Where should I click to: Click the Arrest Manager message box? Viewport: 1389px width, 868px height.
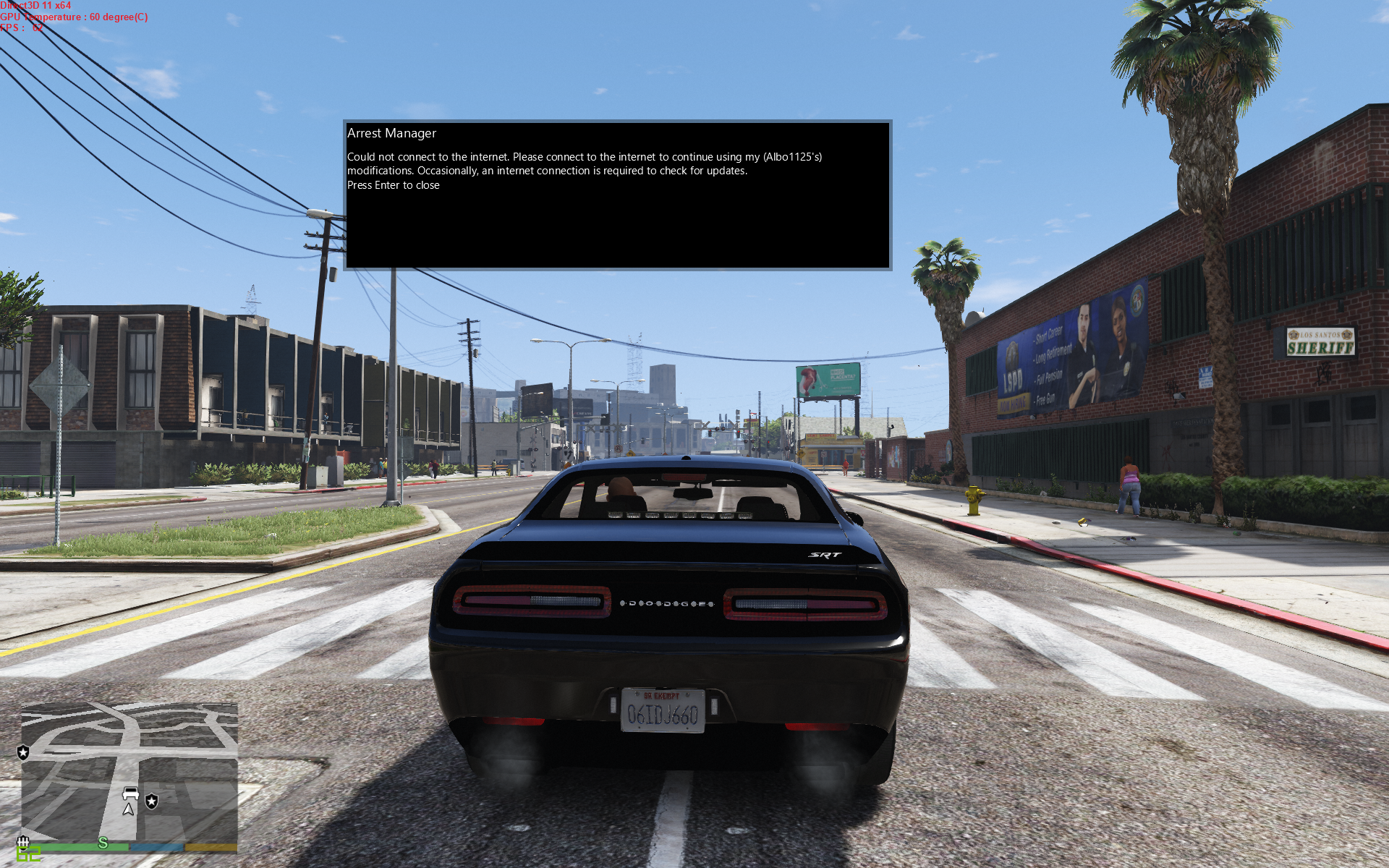[617, 195]
